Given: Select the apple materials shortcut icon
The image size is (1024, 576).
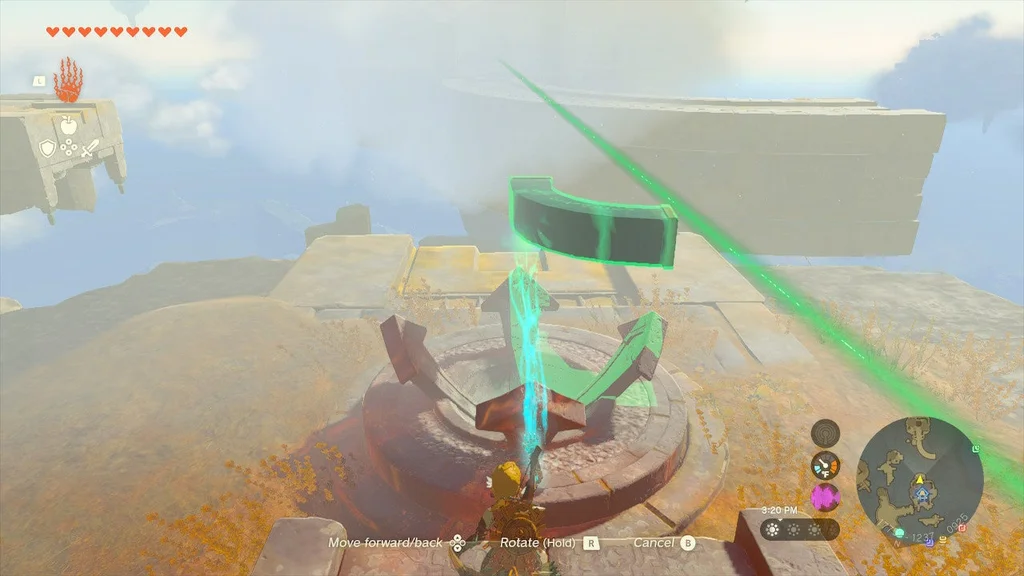Looking at the screenshot, I should tap(68, 125).
